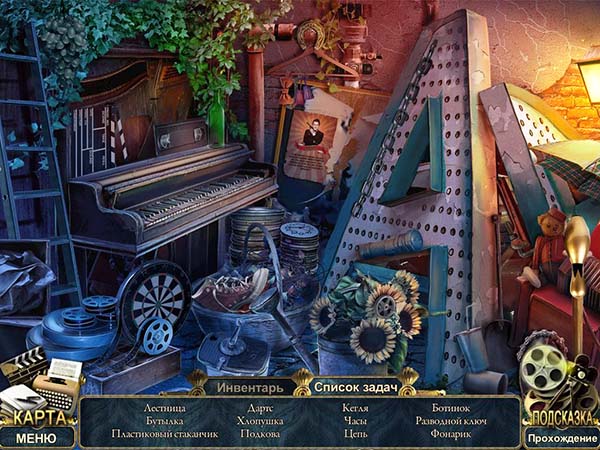Switch to the Инвентарь tab

pos(250,386)
